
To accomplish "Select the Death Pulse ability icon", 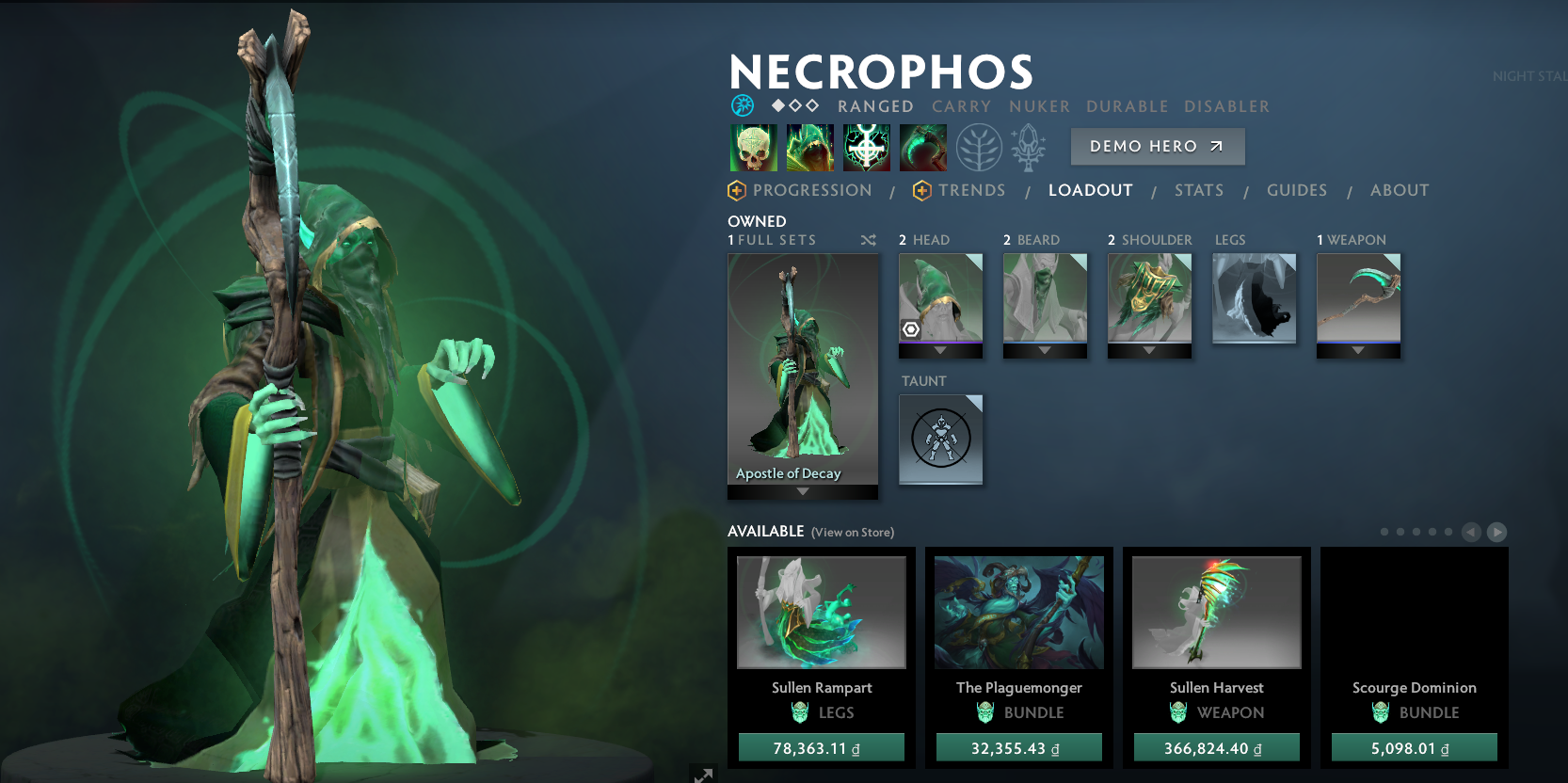I will (x=753, y=148).
